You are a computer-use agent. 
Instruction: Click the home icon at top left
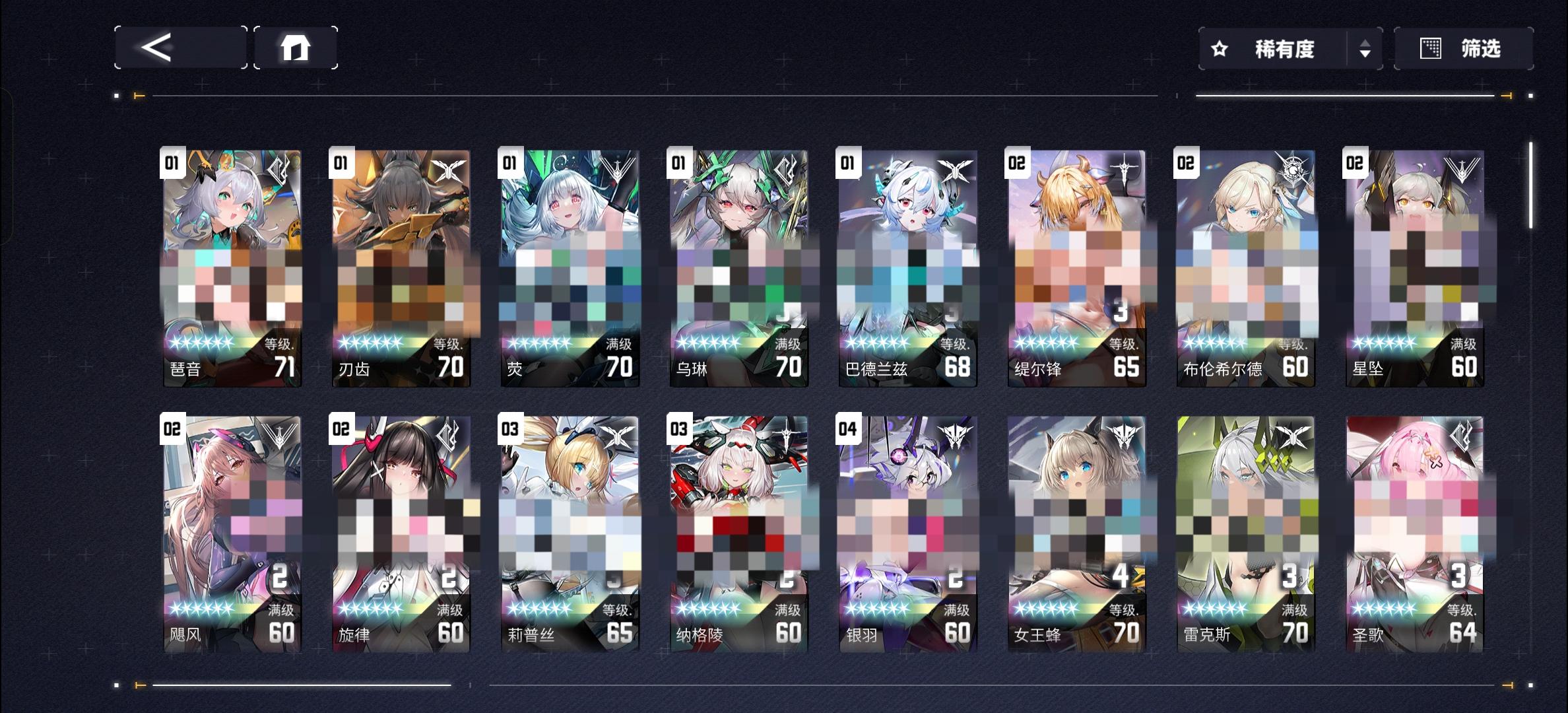click(296, 48)
